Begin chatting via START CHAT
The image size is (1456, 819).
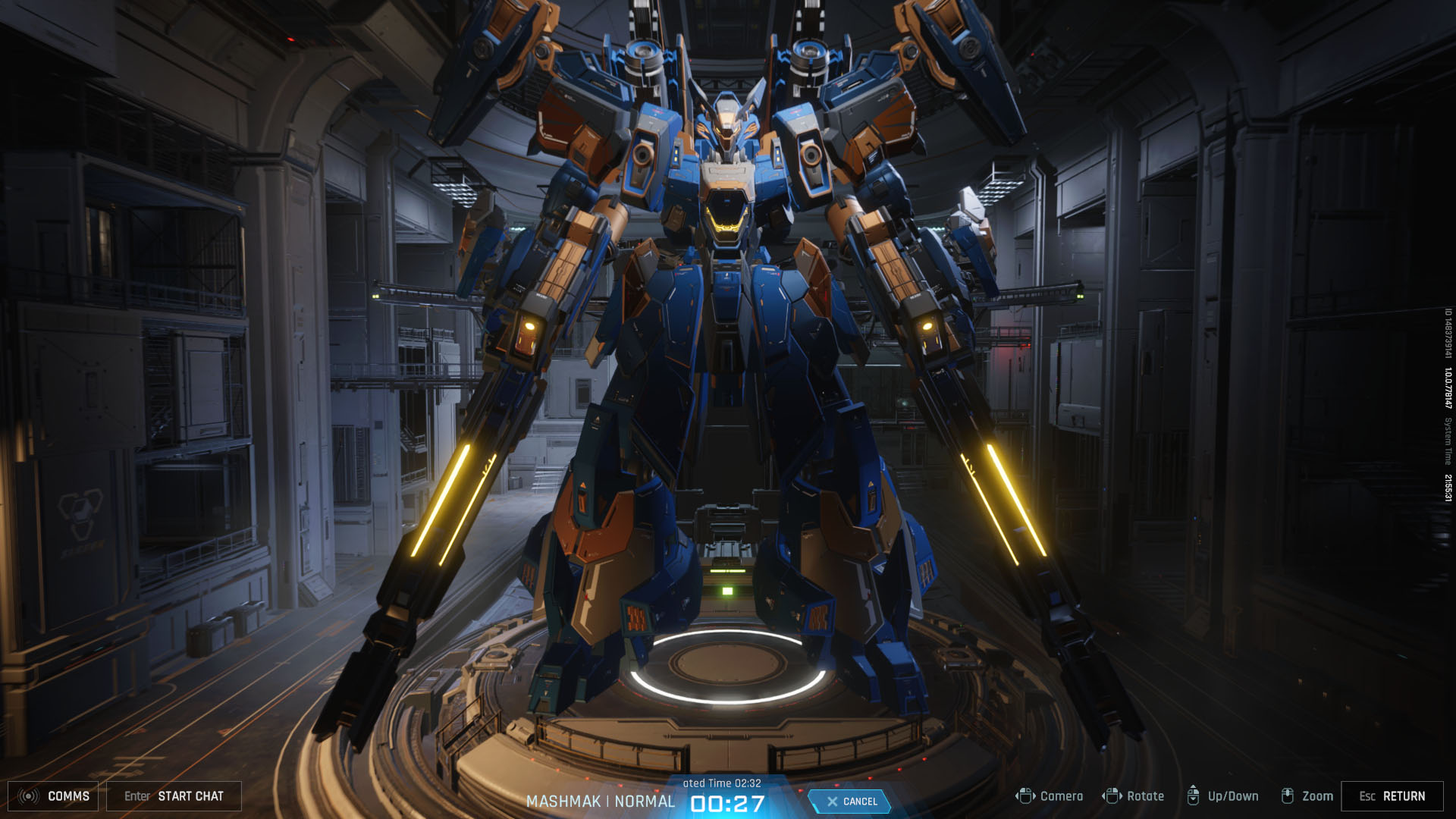point(190,796)
